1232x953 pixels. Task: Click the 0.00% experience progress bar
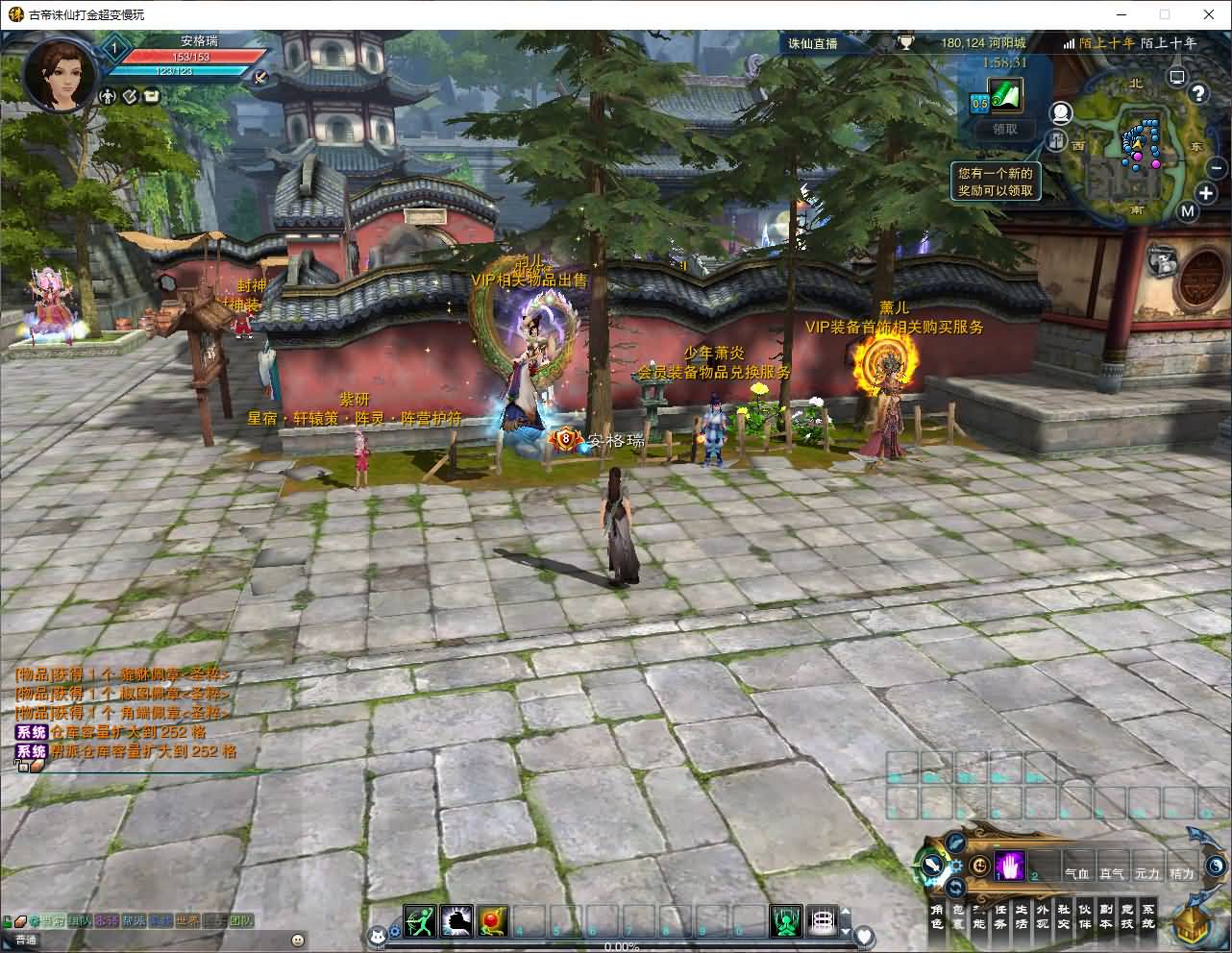[621, 945]
